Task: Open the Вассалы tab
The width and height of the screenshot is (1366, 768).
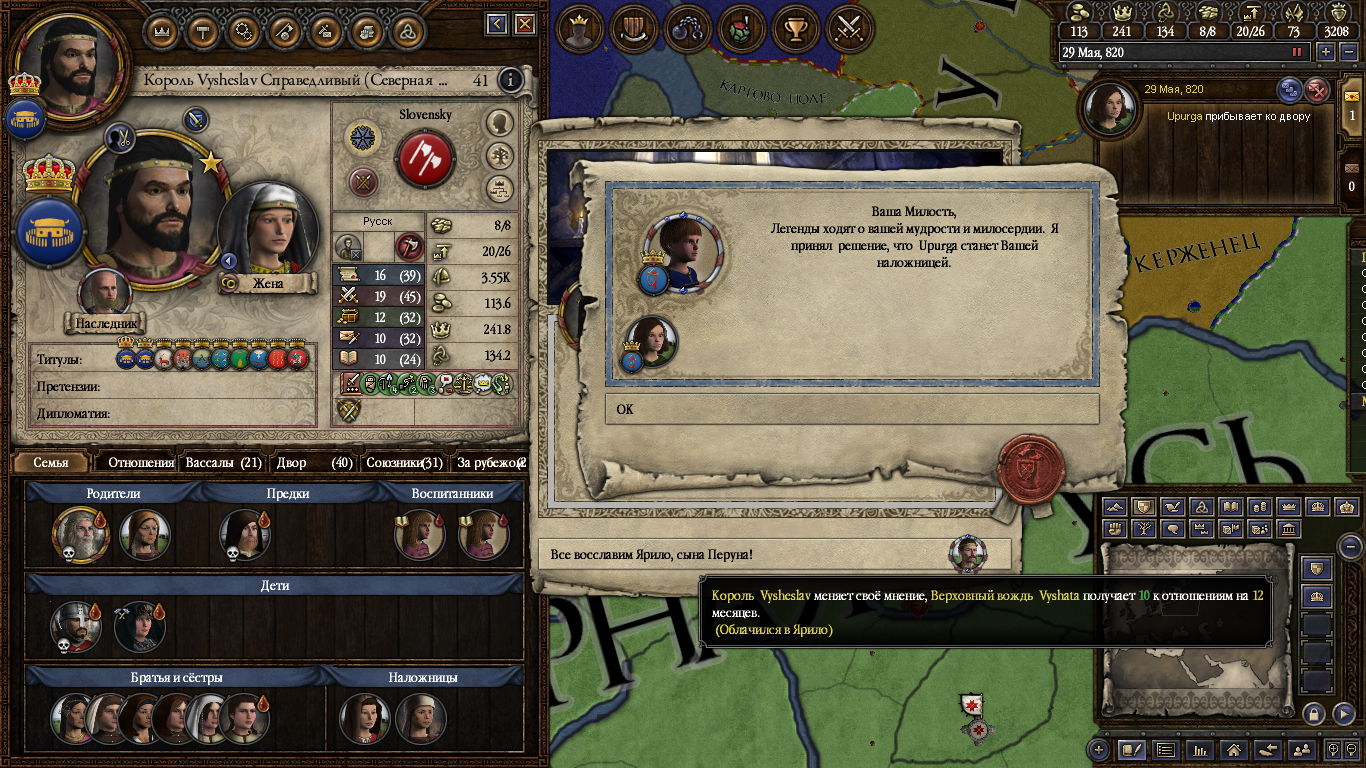Action: 223,463
